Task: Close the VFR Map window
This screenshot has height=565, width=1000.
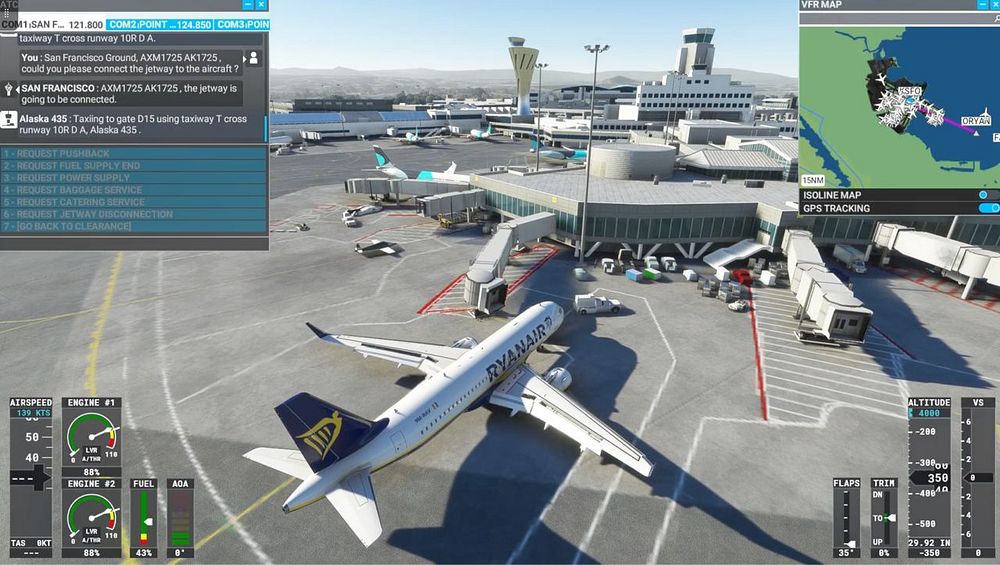Action: click(991, 5)
